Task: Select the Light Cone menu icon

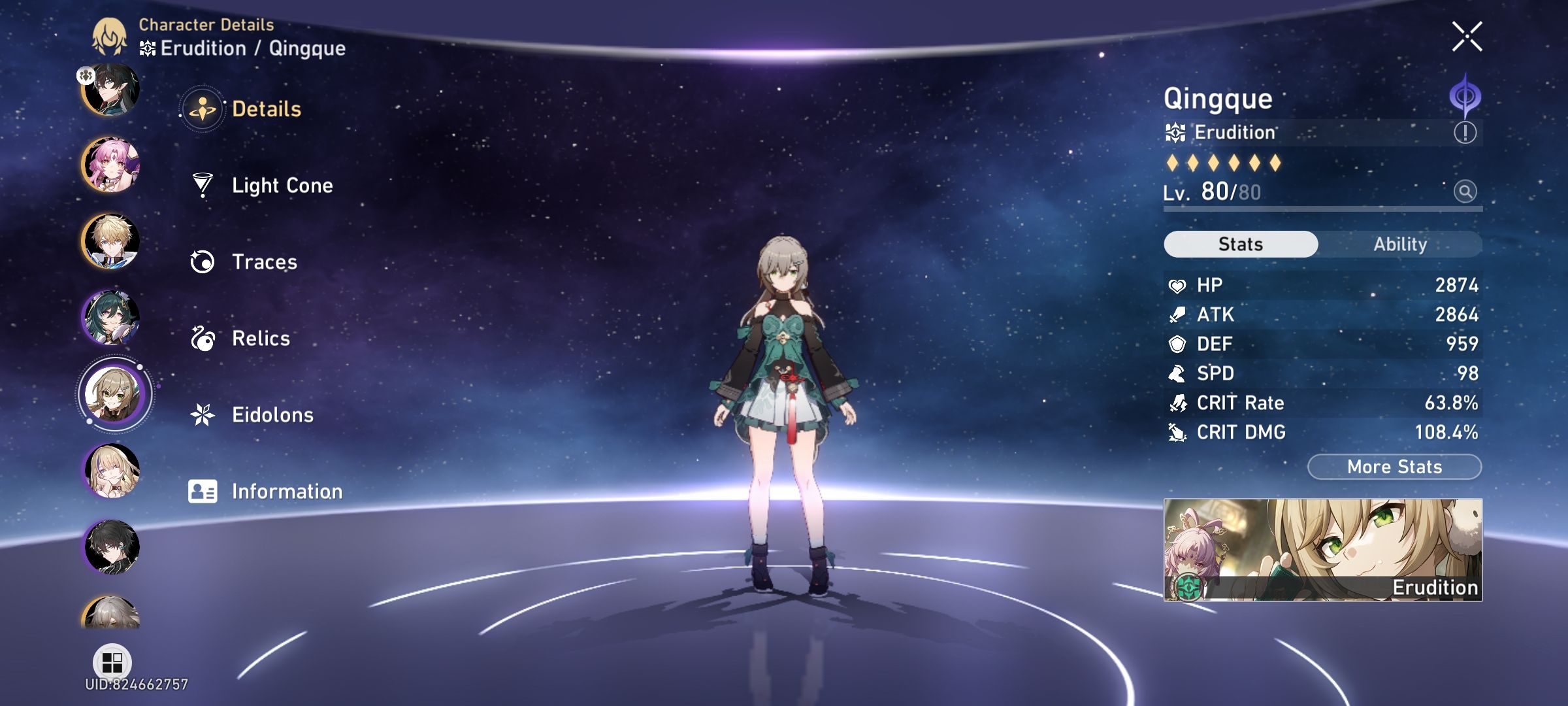Action: [x=204, y=186]
